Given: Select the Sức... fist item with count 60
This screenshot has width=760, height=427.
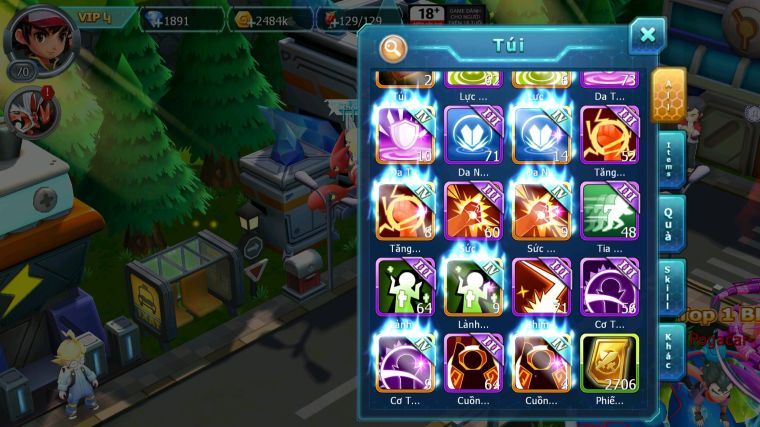Looking at the screenshot, I should [x=473, y=210].
